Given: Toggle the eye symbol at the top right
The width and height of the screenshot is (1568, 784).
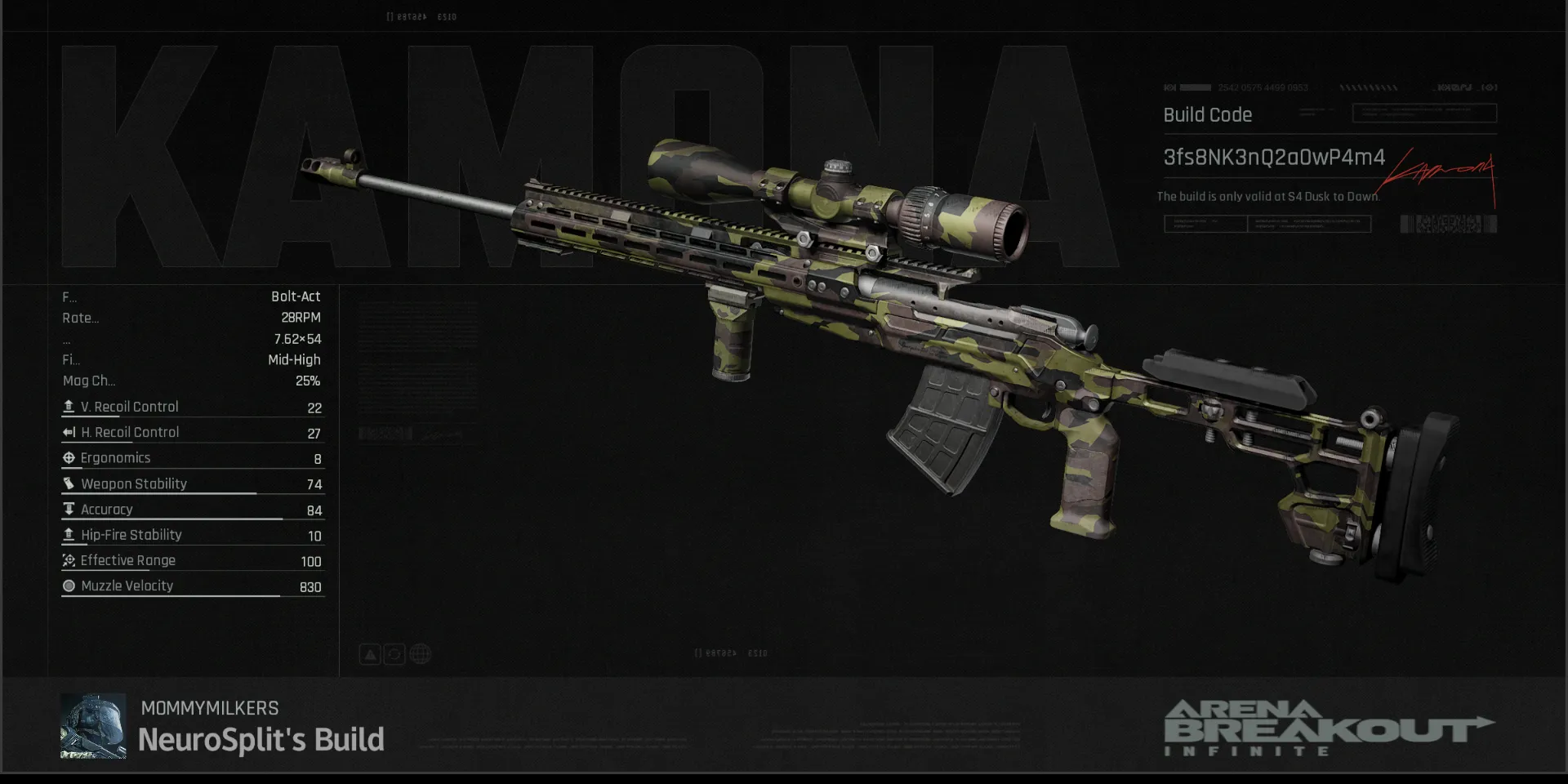Looking at the screenshot, I should point(1488,87).
